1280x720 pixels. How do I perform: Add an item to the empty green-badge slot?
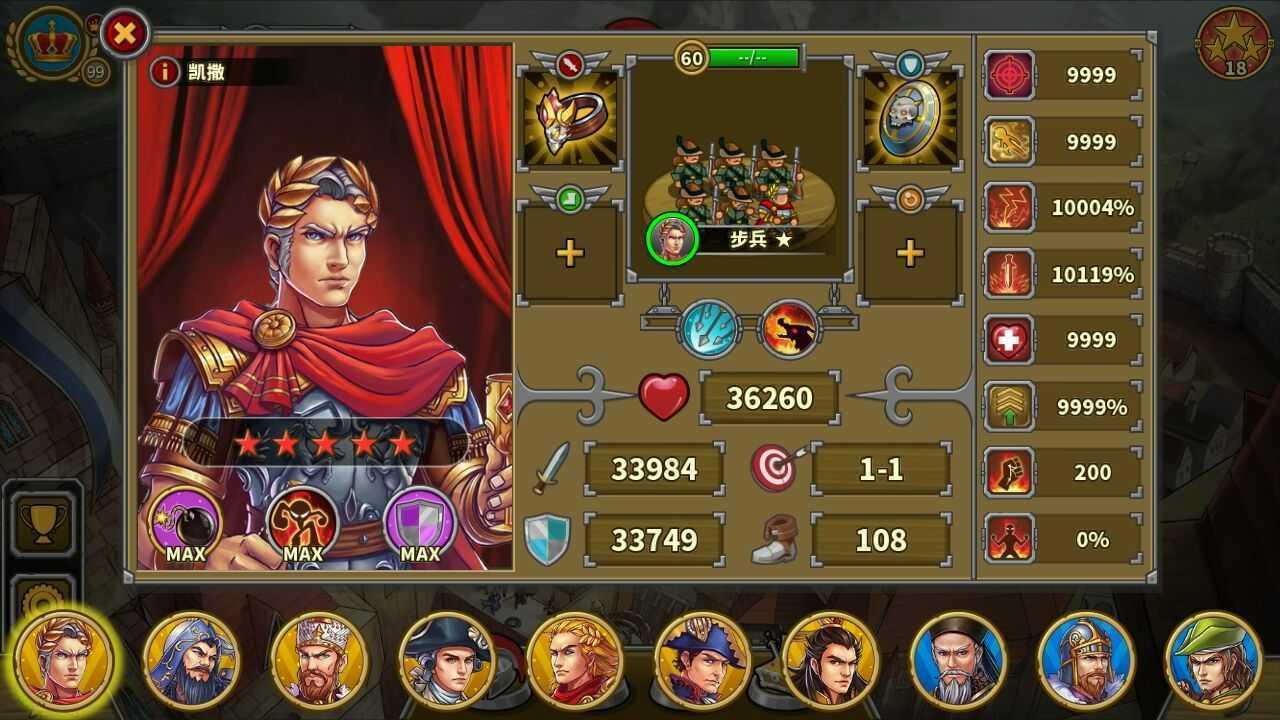tap(570, 253)
